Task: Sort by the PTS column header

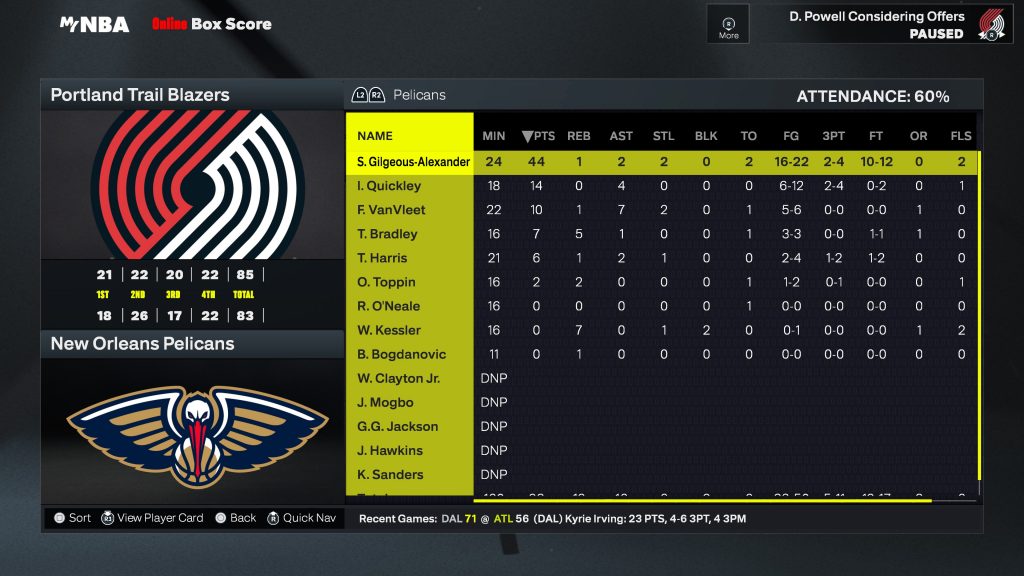Action: 538,136
